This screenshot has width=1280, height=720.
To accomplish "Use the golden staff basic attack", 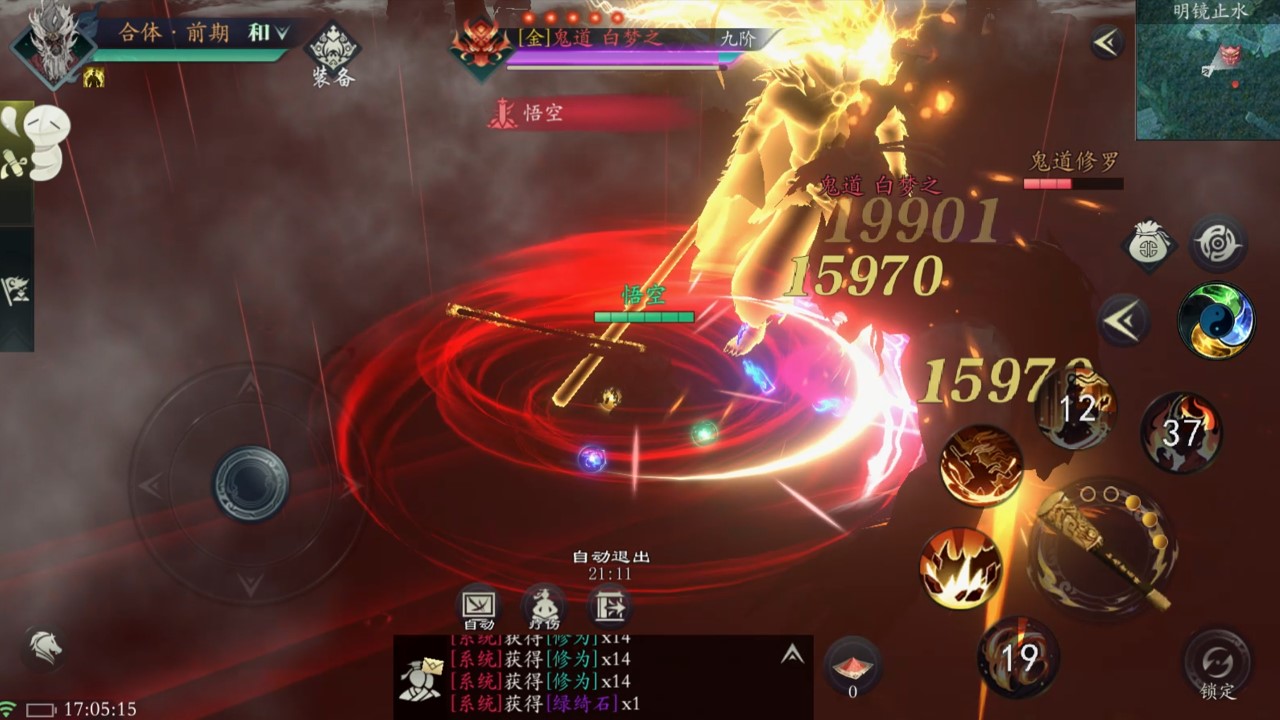I will tap(1102, 549).
